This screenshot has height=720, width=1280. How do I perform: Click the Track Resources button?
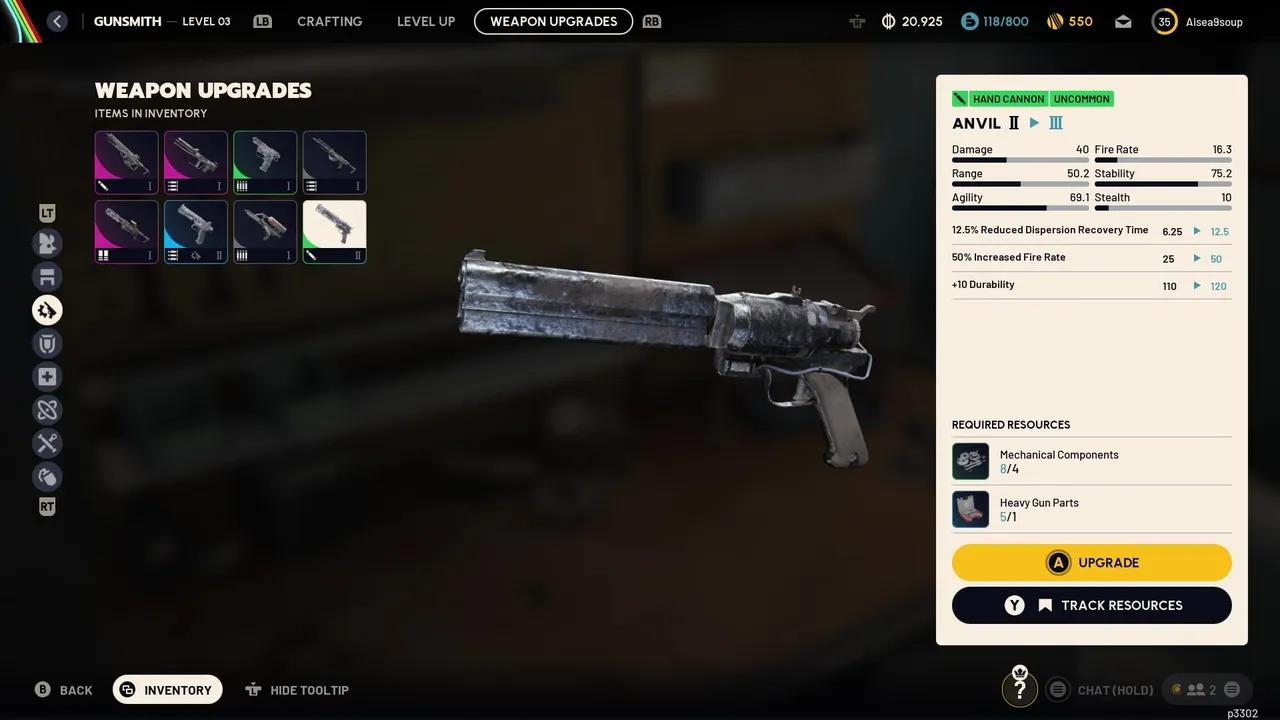(x=1091, y=605)
